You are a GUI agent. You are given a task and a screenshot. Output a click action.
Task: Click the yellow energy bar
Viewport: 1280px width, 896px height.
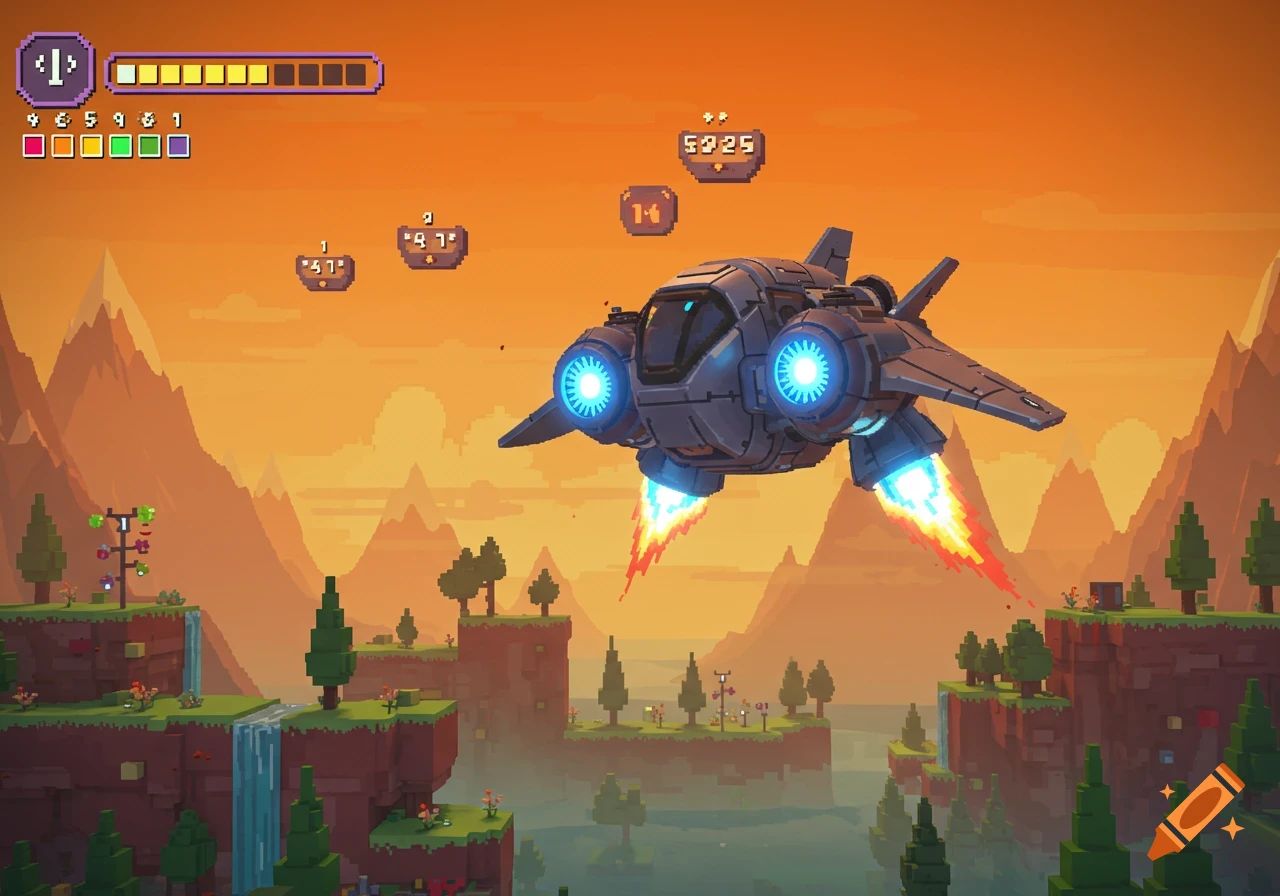tap(200, 72)
